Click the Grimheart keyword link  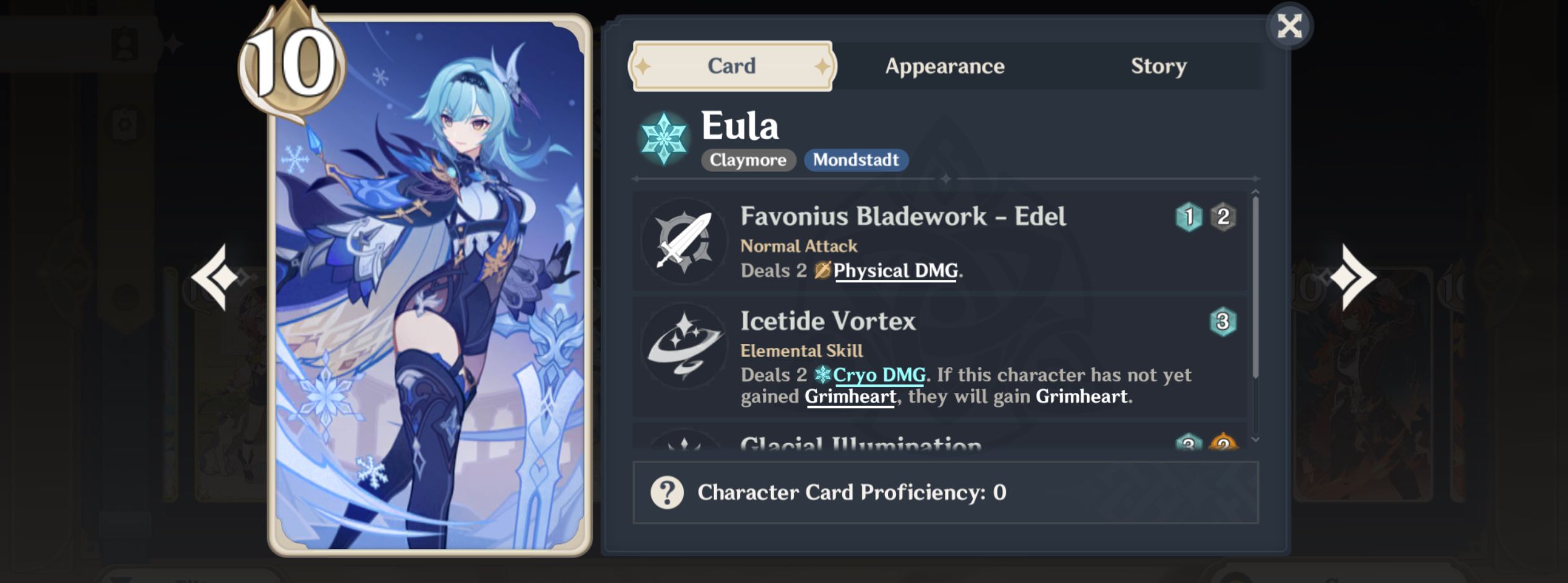click(849, 398)
